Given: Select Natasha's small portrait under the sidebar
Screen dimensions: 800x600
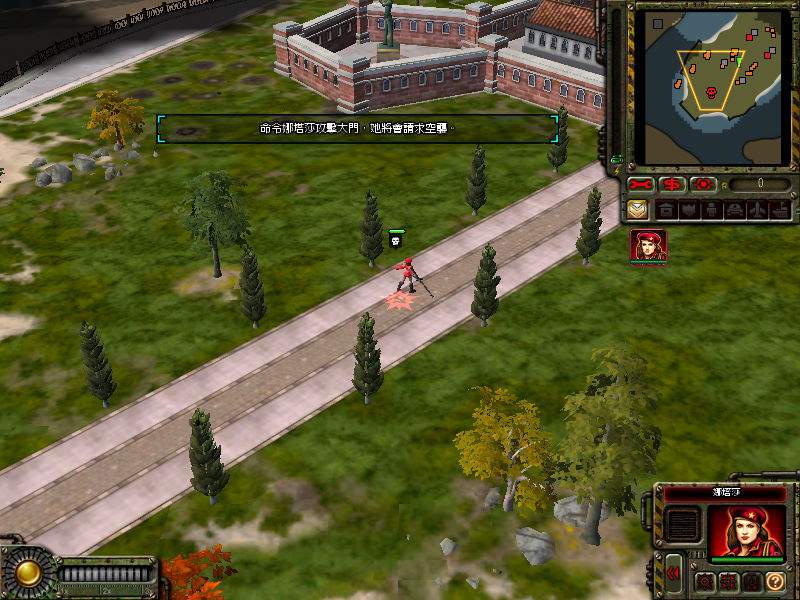Looking at the screenshot, I should [648, 246].
